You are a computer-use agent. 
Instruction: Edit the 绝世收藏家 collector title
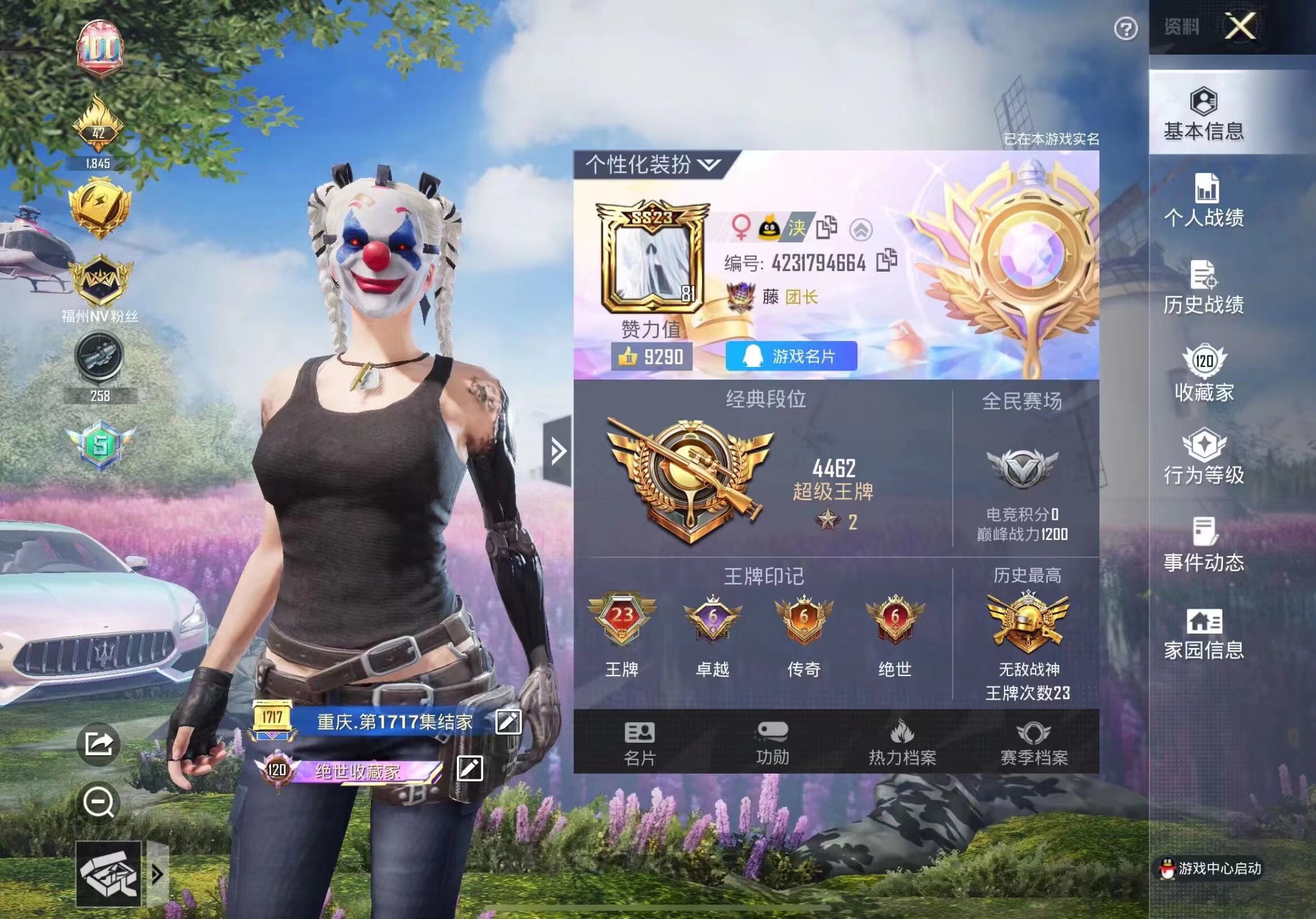pyautogui.click(x=470, y=769)
